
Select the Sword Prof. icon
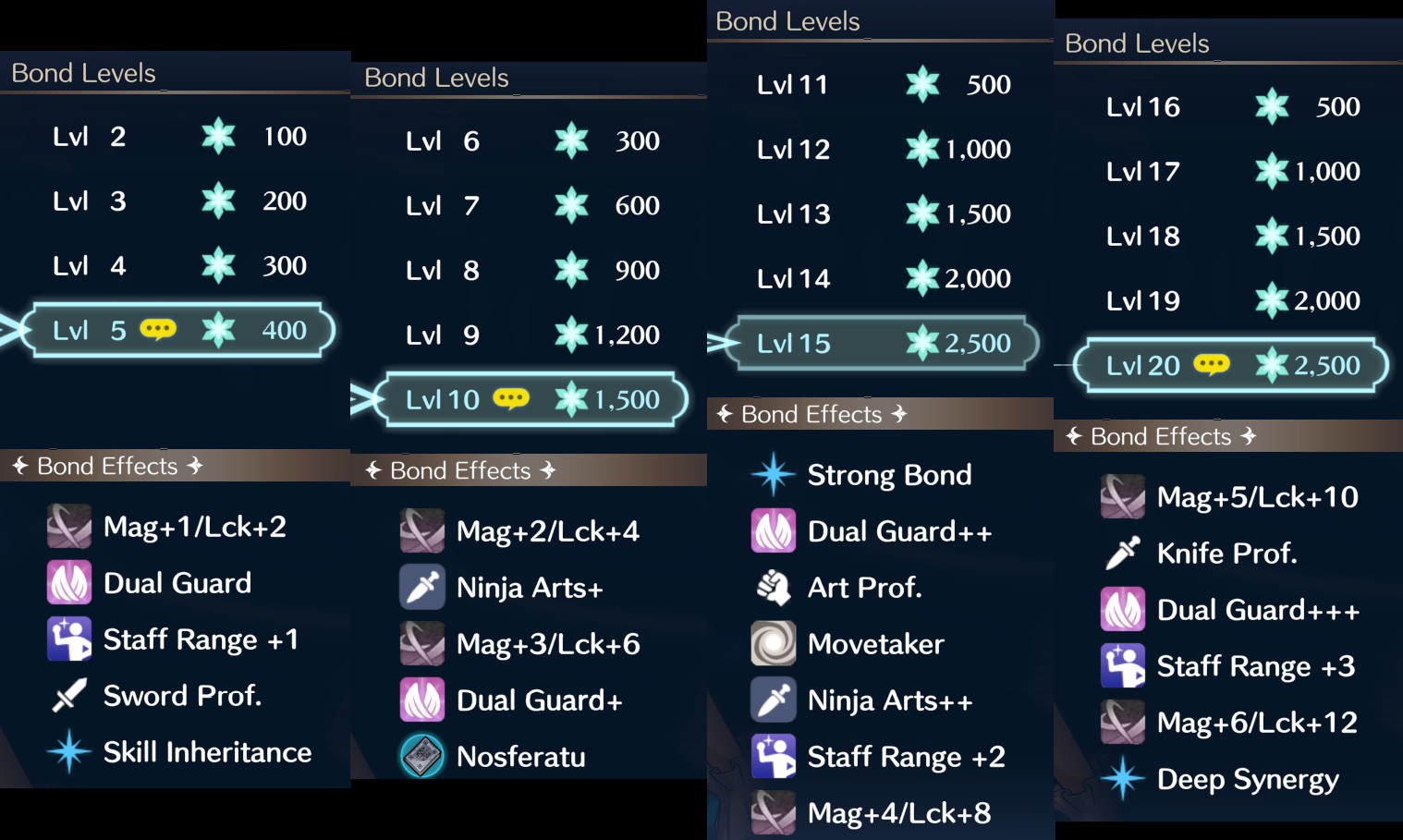(68, 696)
